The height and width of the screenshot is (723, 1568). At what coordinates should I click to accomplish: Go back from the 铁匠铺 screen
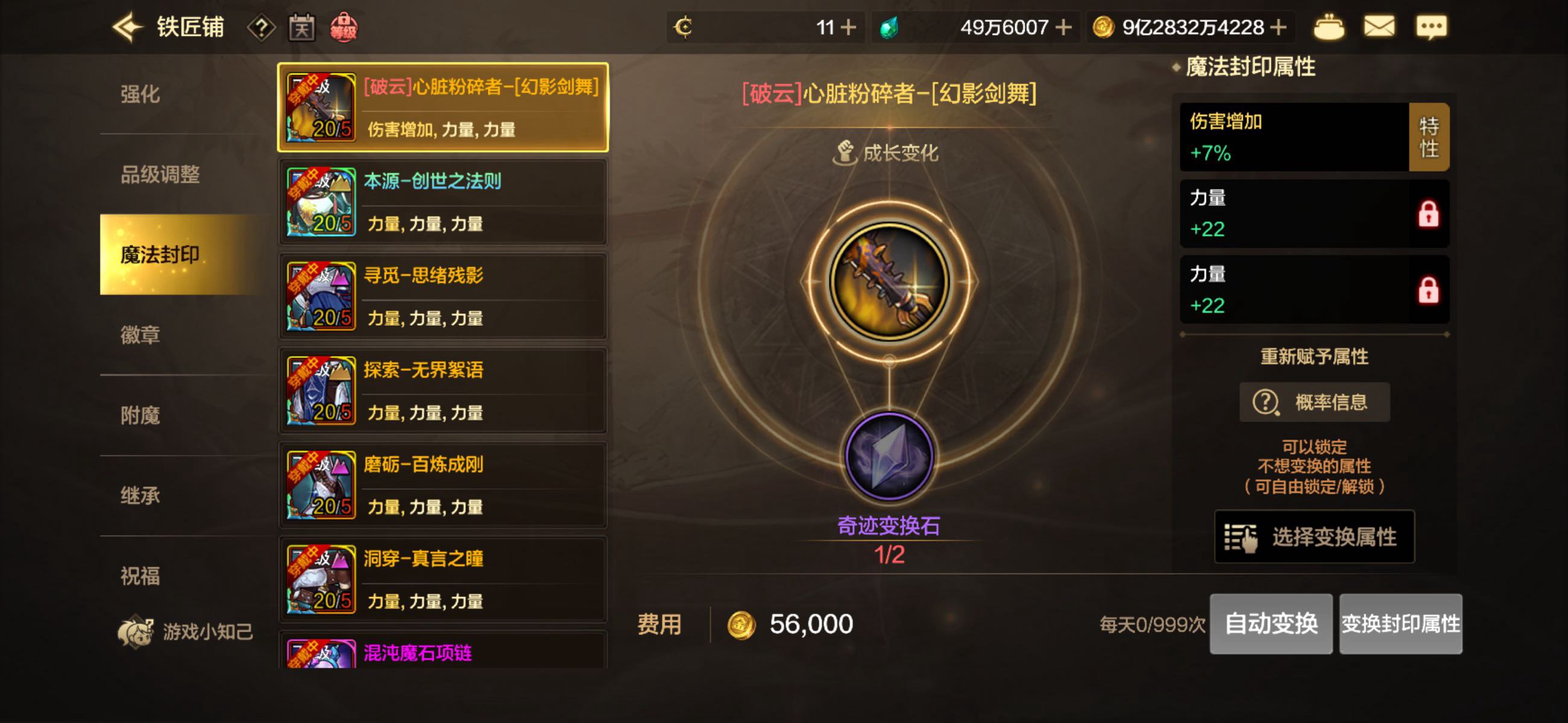127,27
